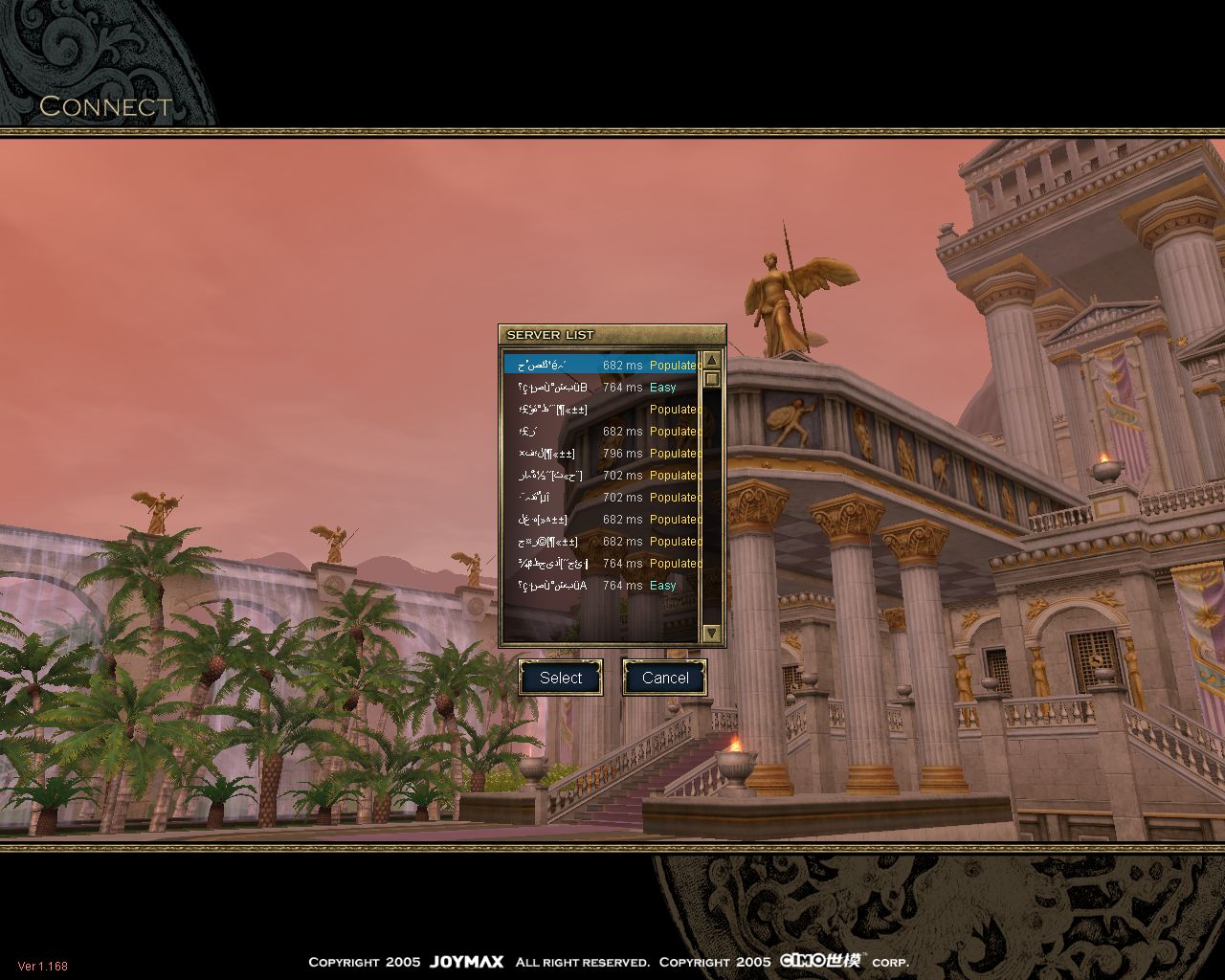Click the Cancel button

665,678
